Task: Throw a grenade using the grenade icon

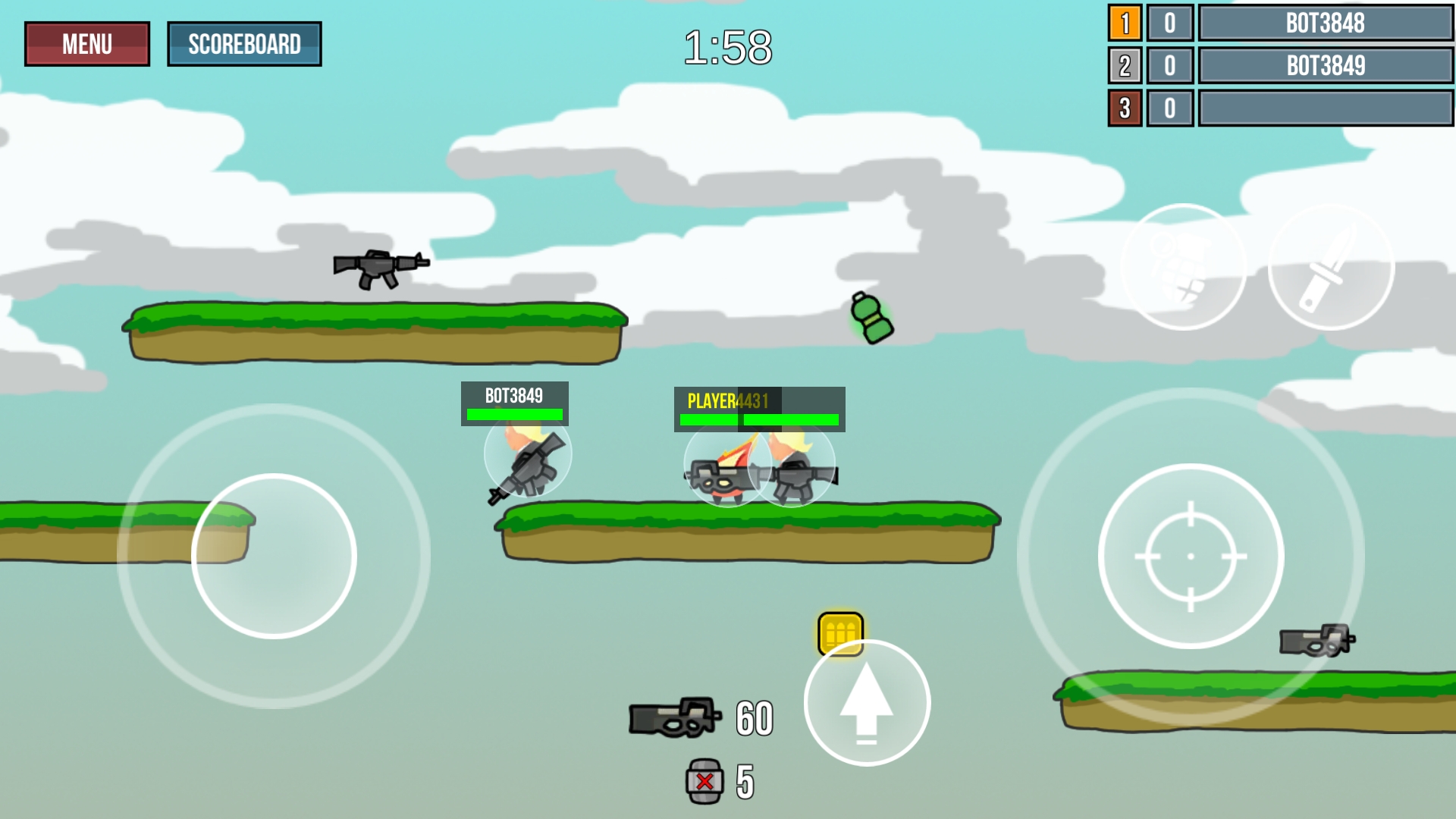Action: (1184, 264)
